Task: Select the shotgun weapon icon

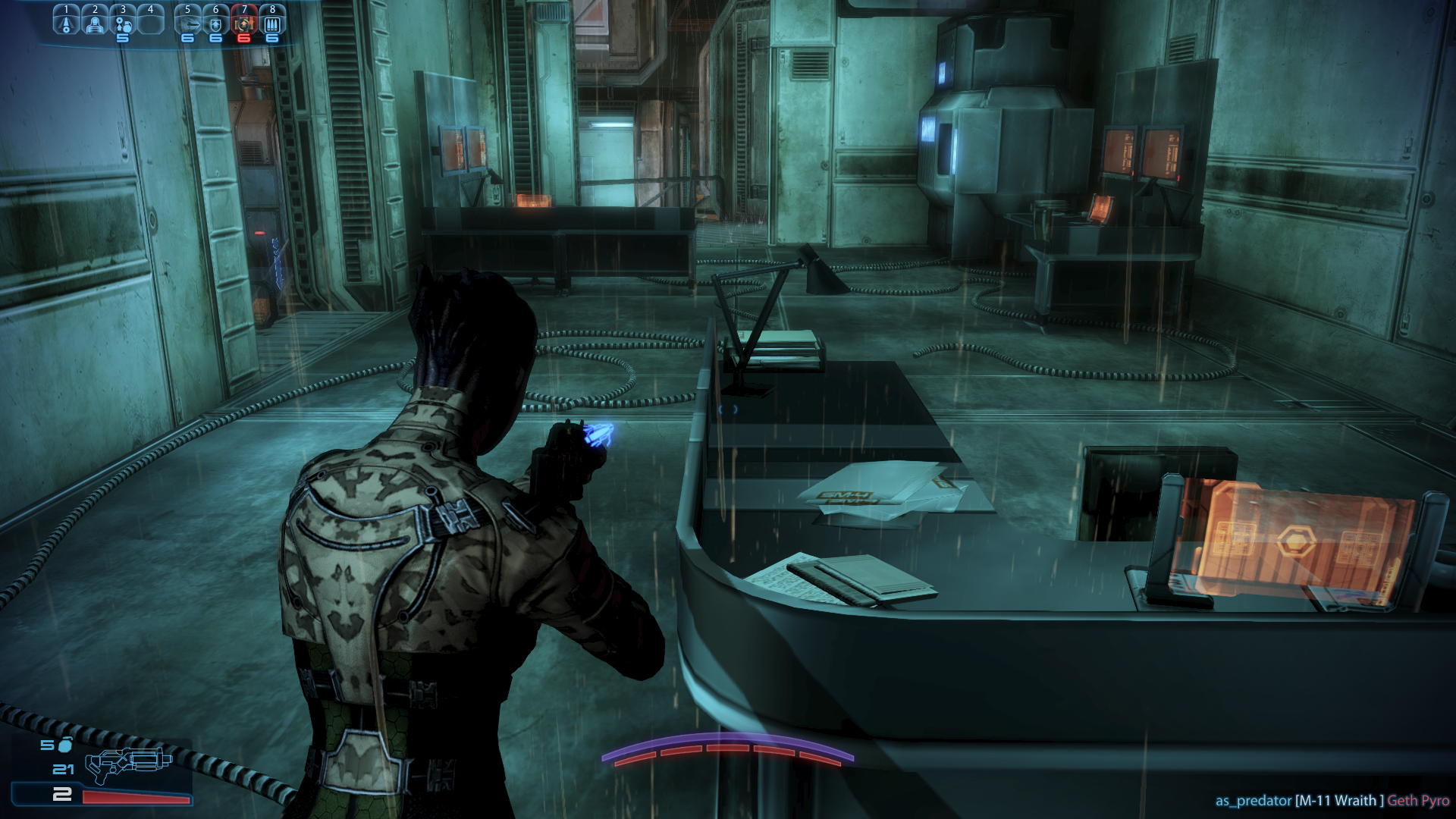Action: [x=127, y=764]
